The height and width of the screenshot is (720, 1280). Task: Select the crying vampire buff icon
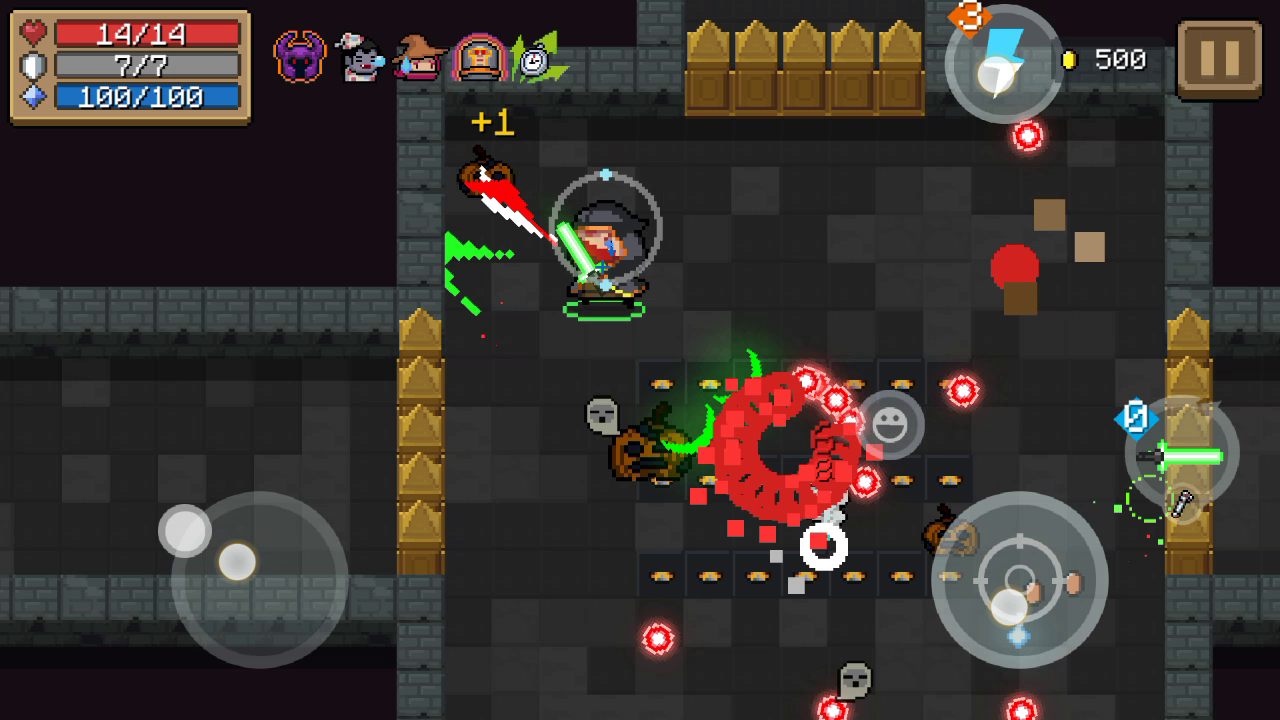[359, 58]
